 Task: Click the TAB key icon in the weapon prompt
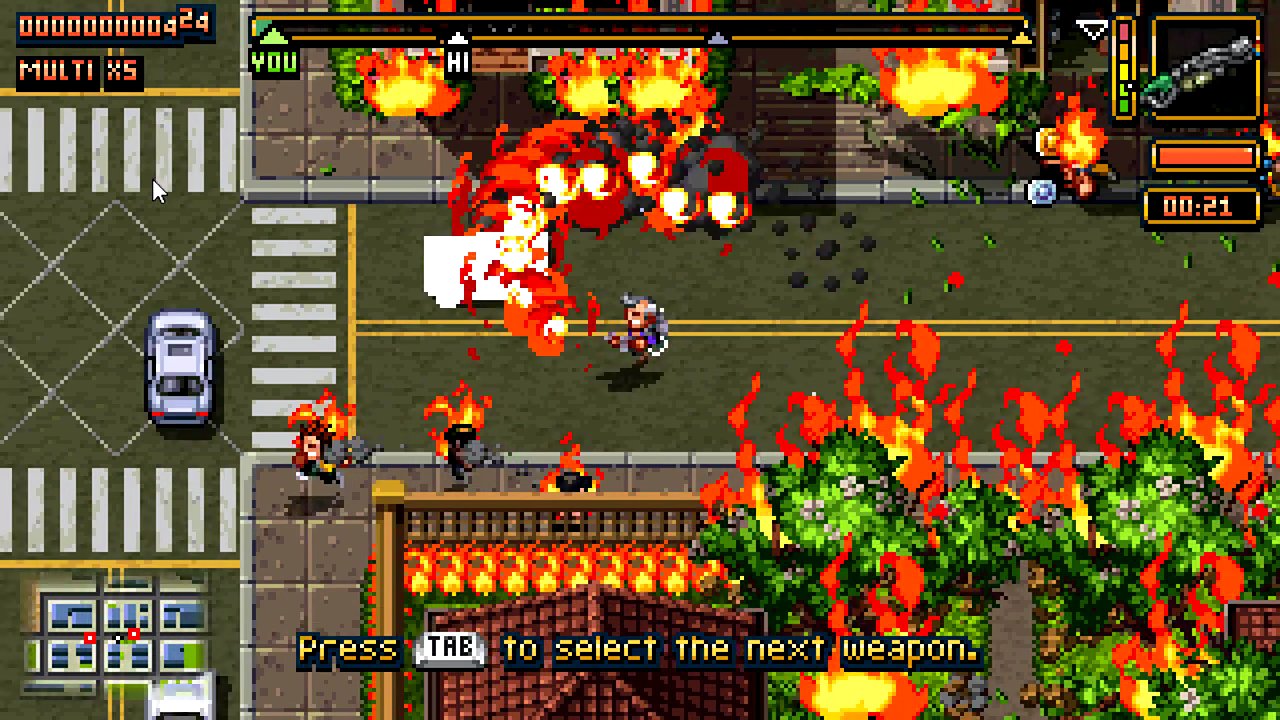pyautogui.click(x=449, y=649)
